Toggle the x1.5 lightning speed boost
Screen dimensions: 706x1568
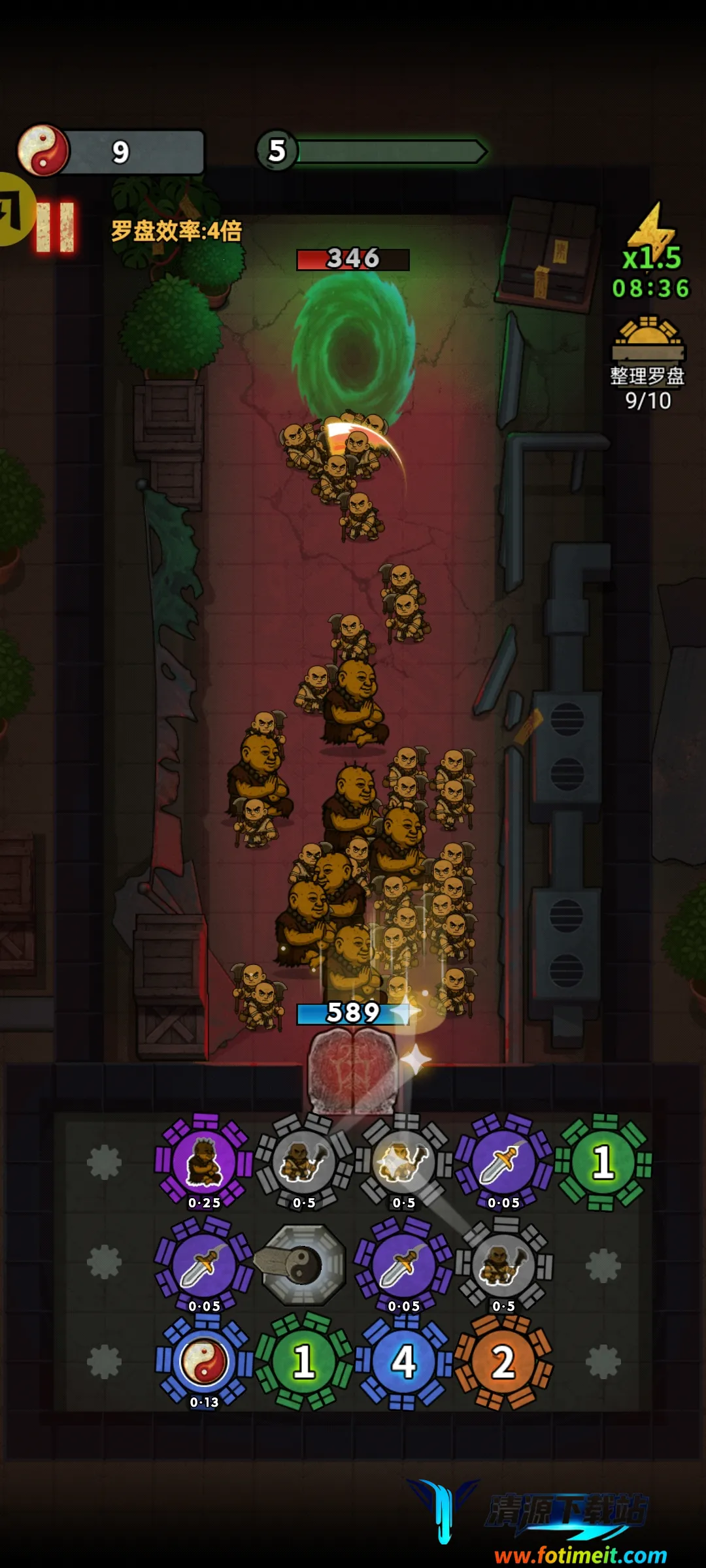pos(651,243)
